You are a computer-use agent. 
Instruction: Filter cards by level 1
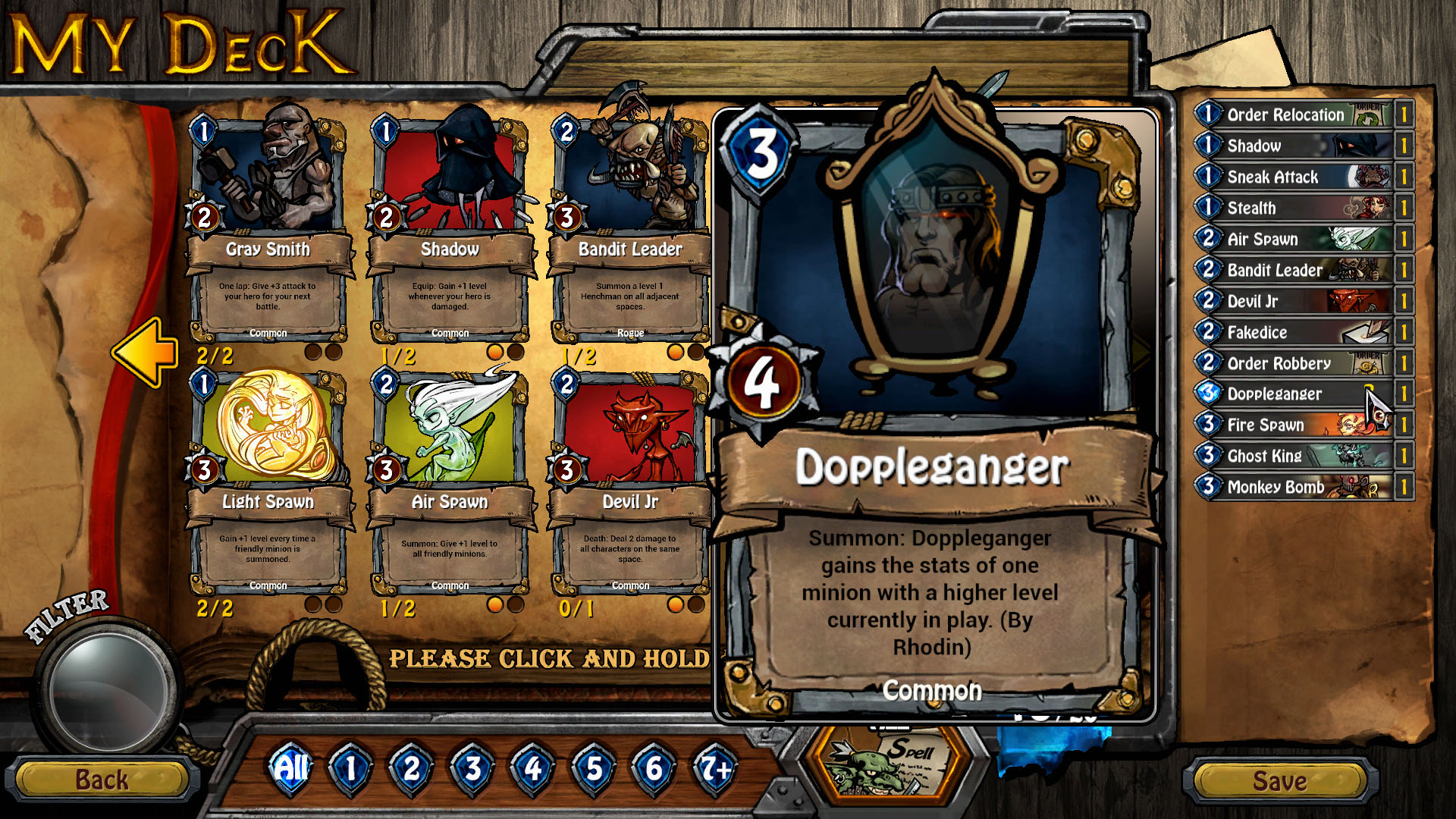pyautogui.click(x=350, y=768)
